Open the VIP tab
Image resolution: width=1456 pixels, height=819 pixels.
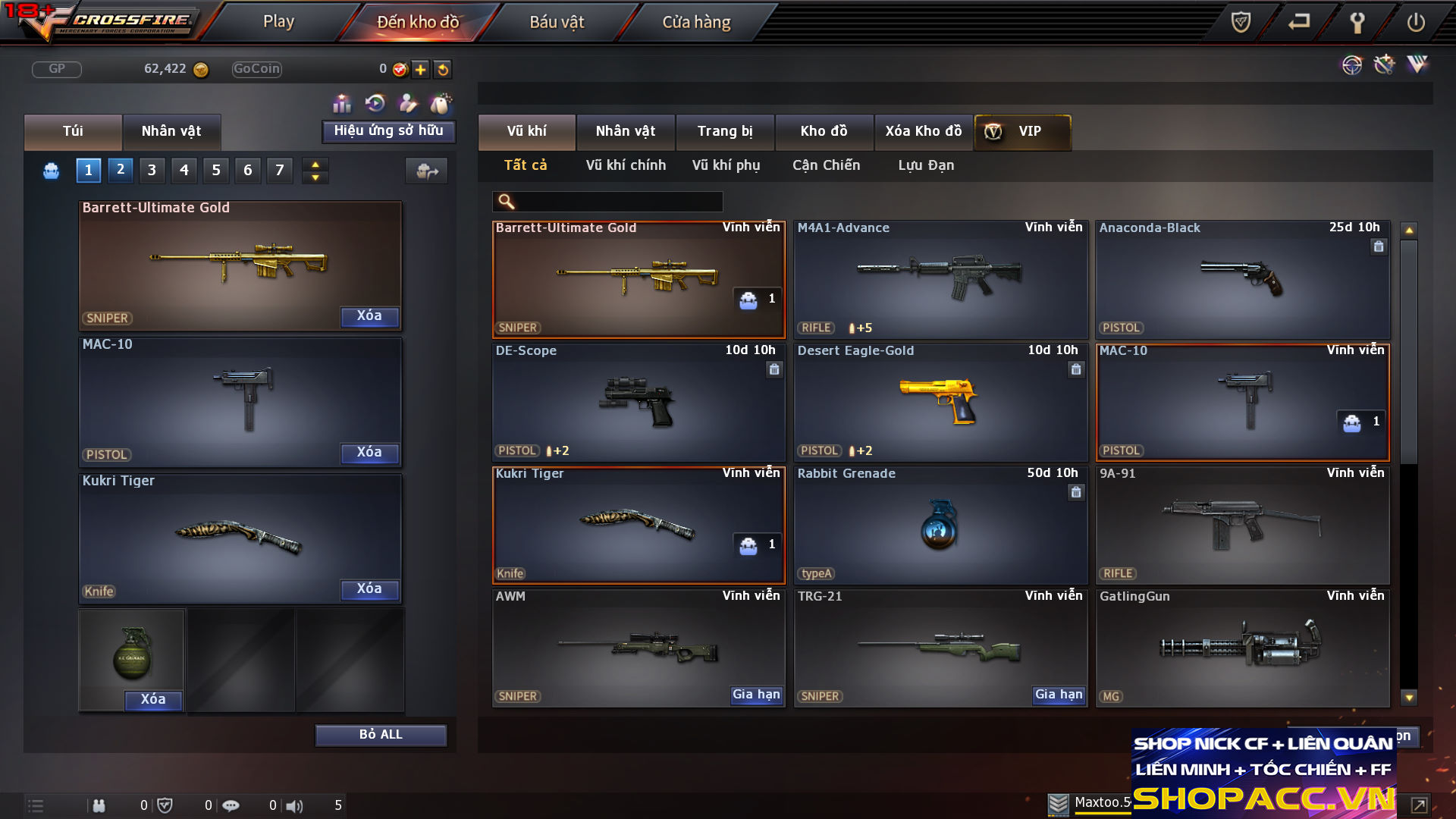point(1022,131)
